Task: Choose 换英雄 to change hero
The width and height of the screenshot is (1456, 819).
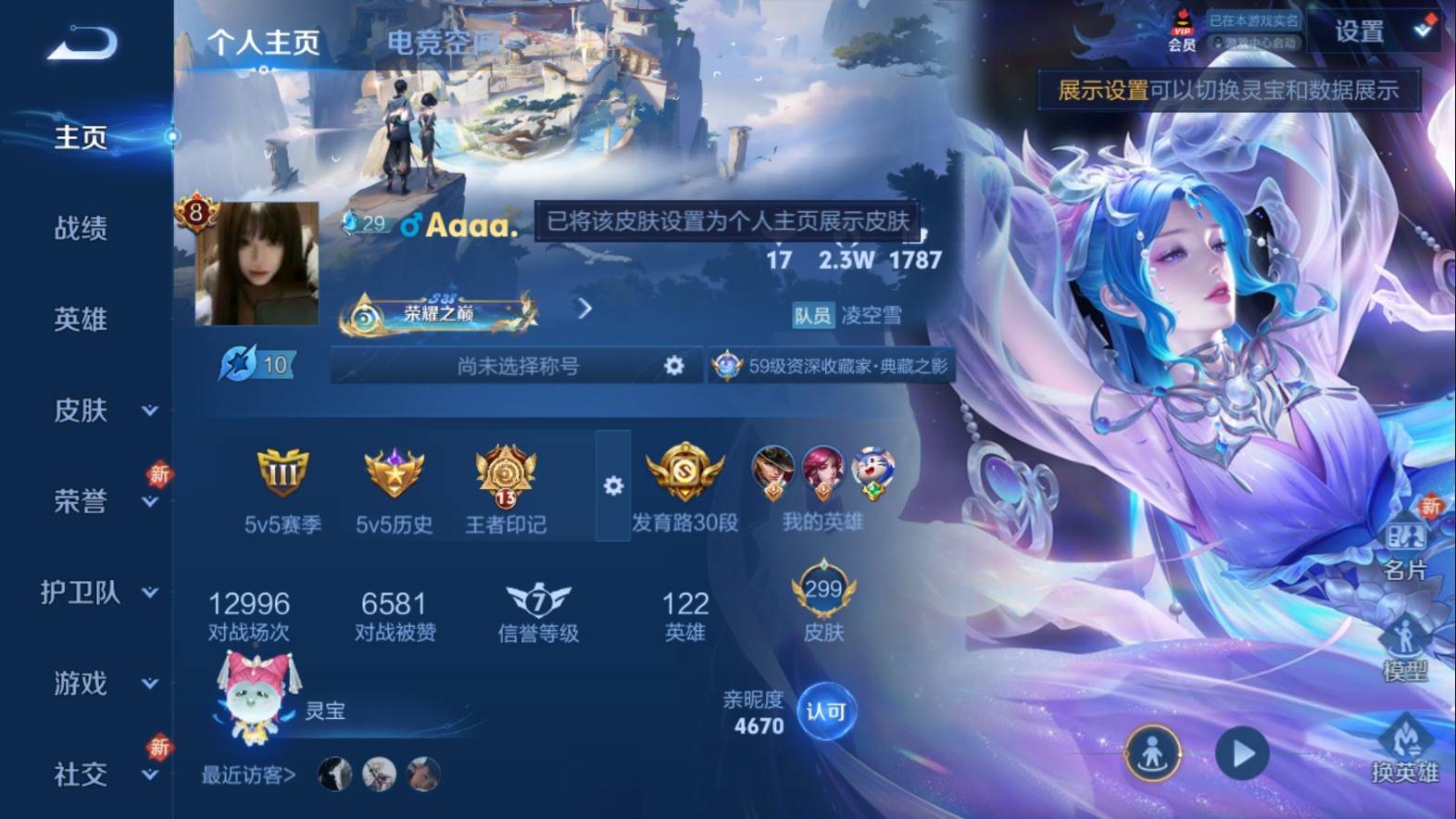Action: tap(1405, 750)
